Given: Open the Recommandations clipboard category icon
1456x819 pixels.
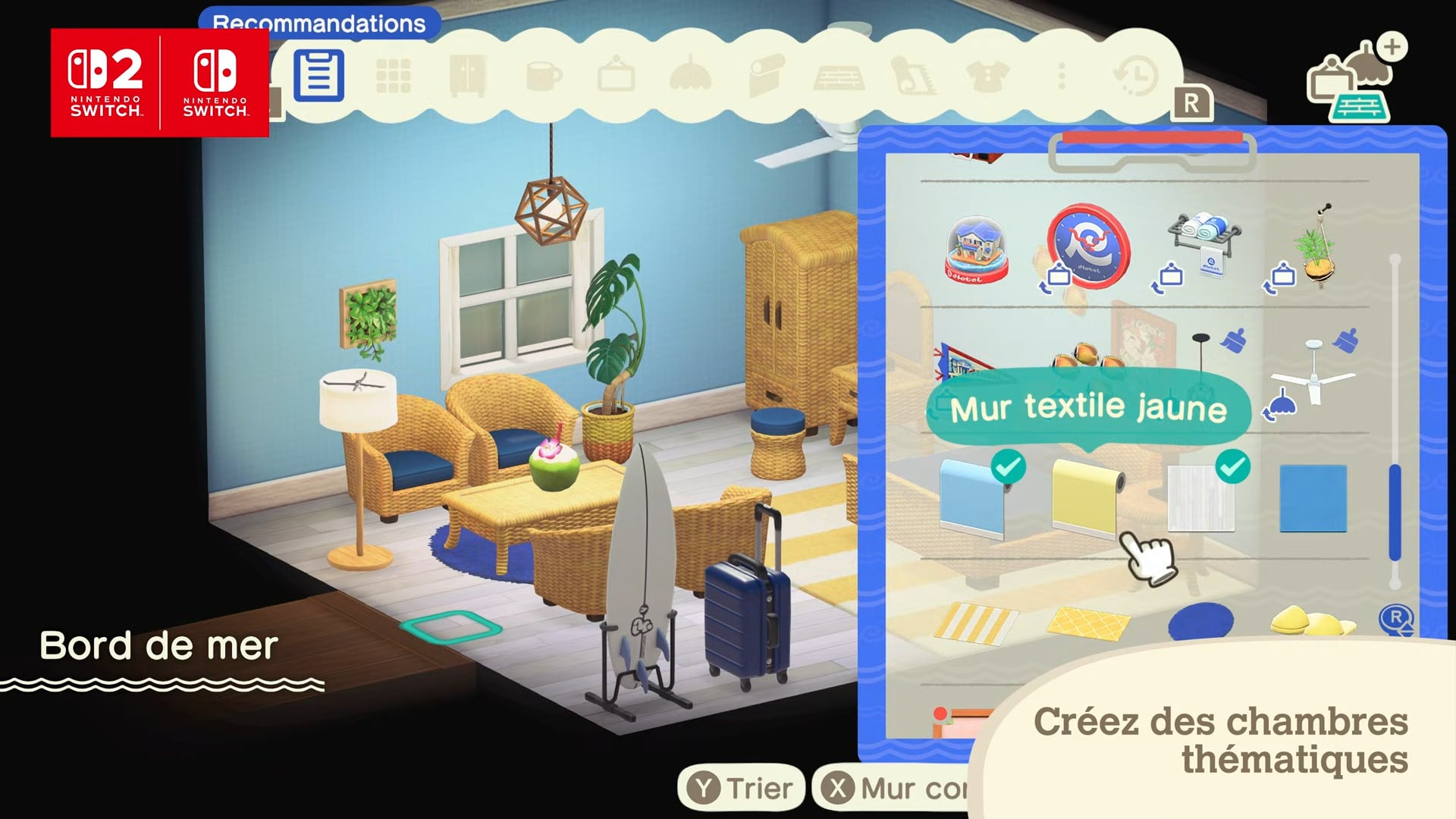Looking at the screenshot, I should point(318,76).
